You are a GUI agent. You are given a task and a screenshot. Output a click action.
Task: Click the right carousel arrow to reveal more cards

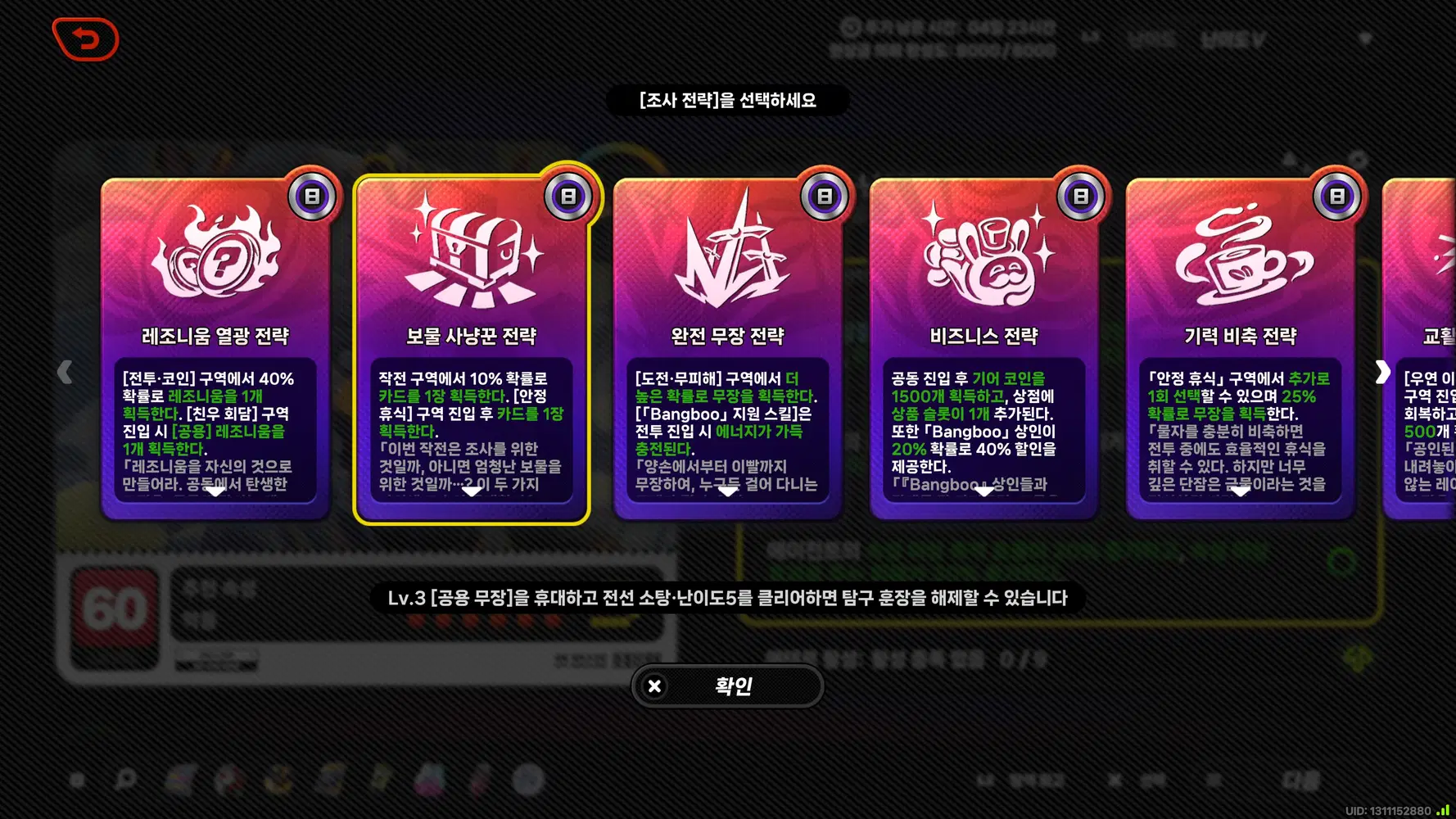point(1385,371)
